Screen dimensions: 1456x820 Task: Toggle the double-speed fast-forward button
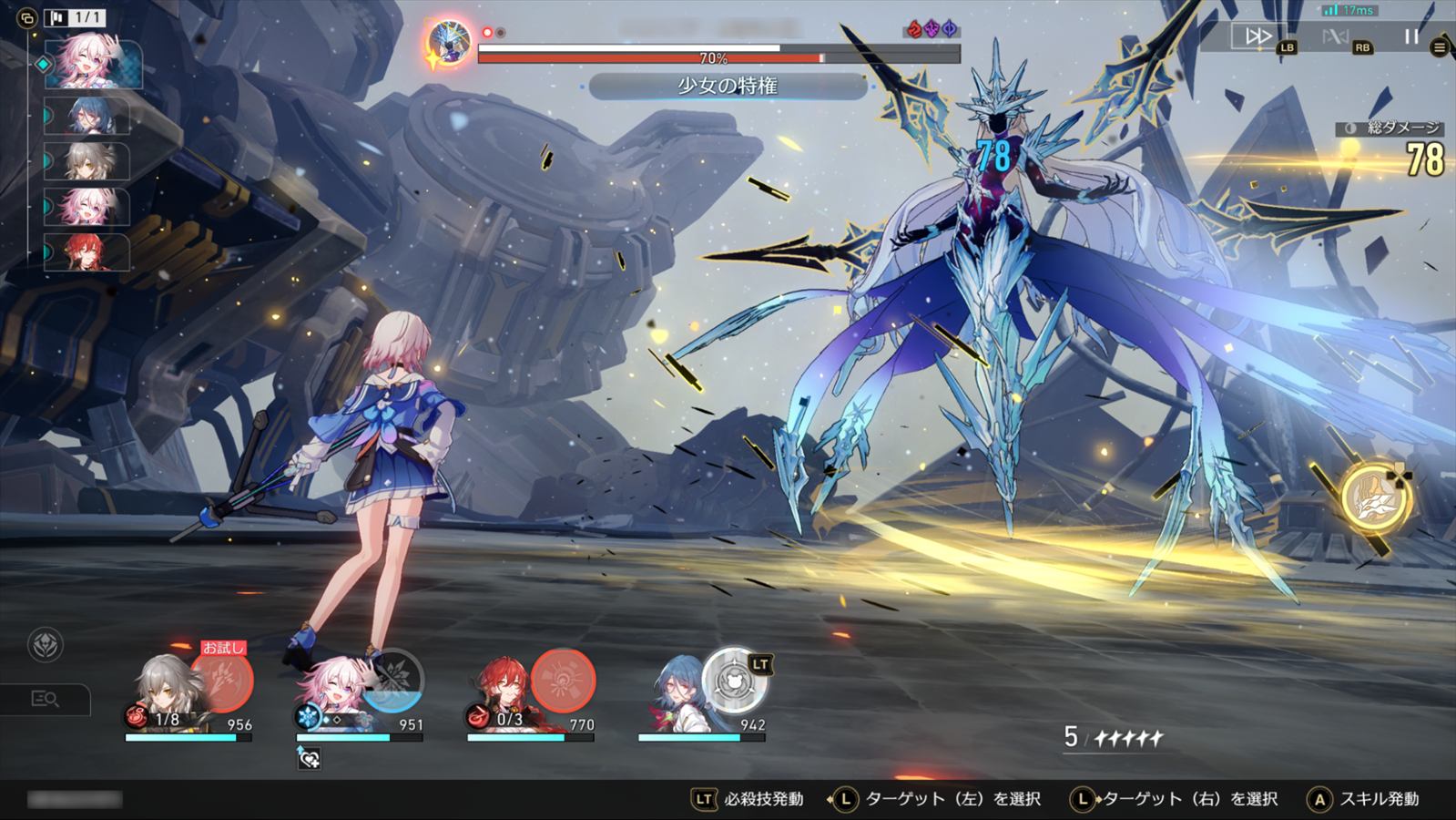(1257, 36)
